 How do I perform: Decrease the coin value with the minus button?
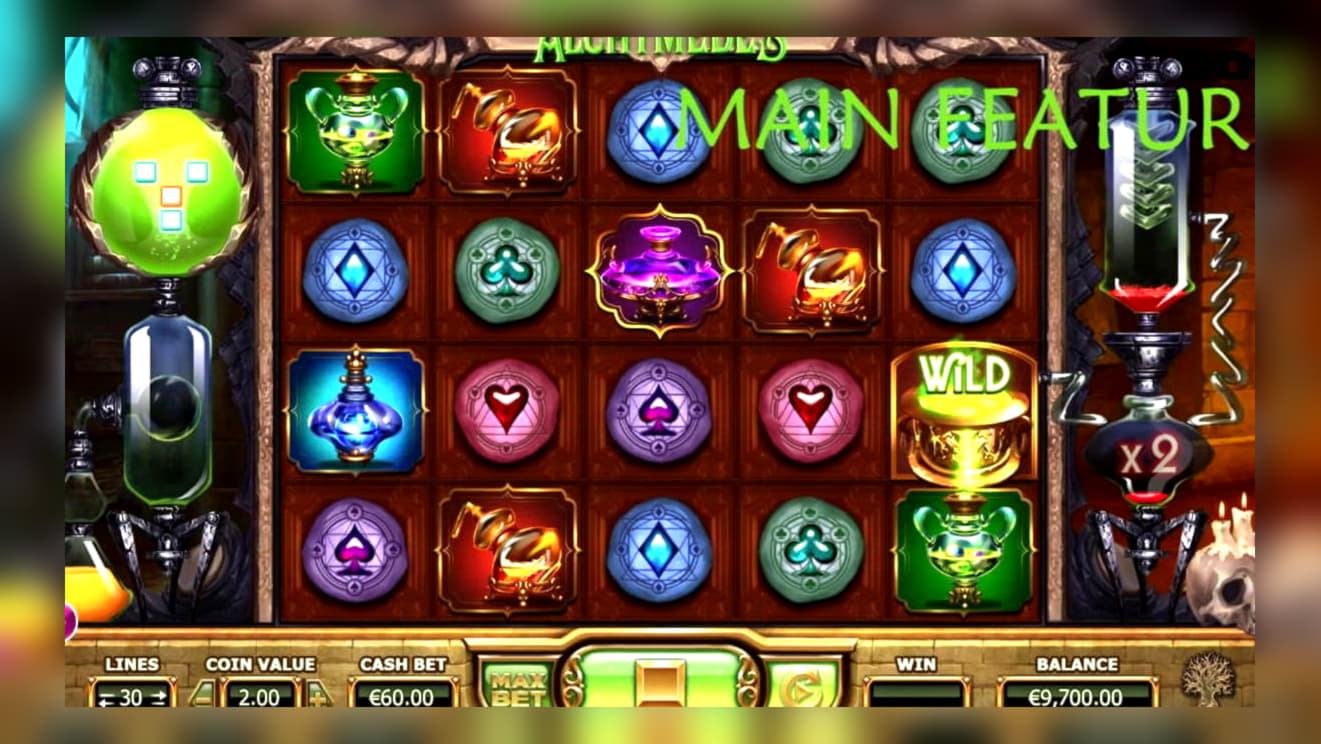[203, 694]
